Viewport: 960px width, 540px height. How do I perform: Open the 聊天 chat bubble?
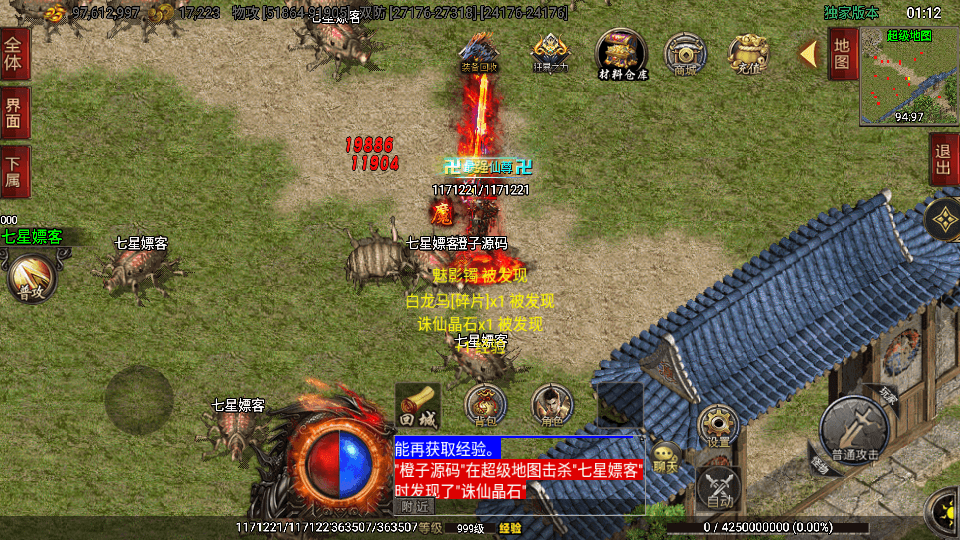click(665, 455)
